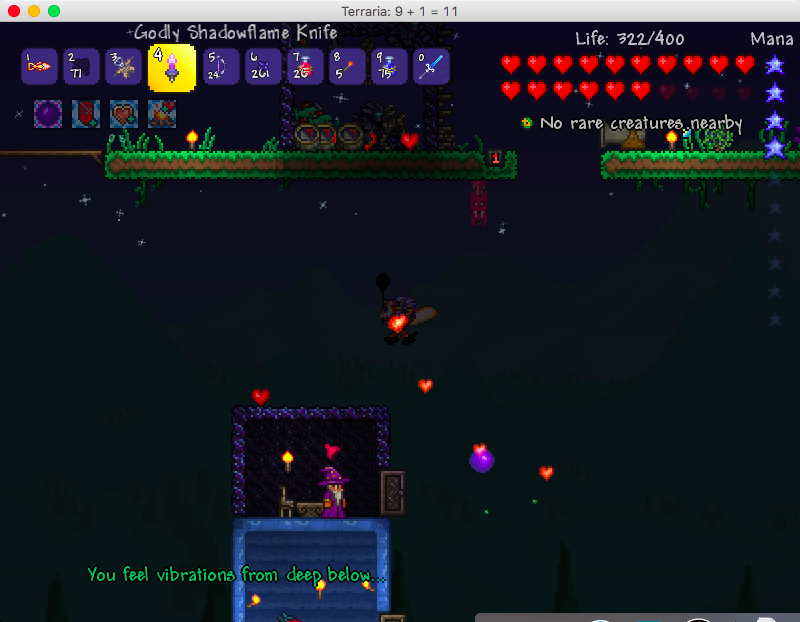This screenshot has height=622, width=800.
Task: Click the red banner buff icon
Action: coord(86,114)
